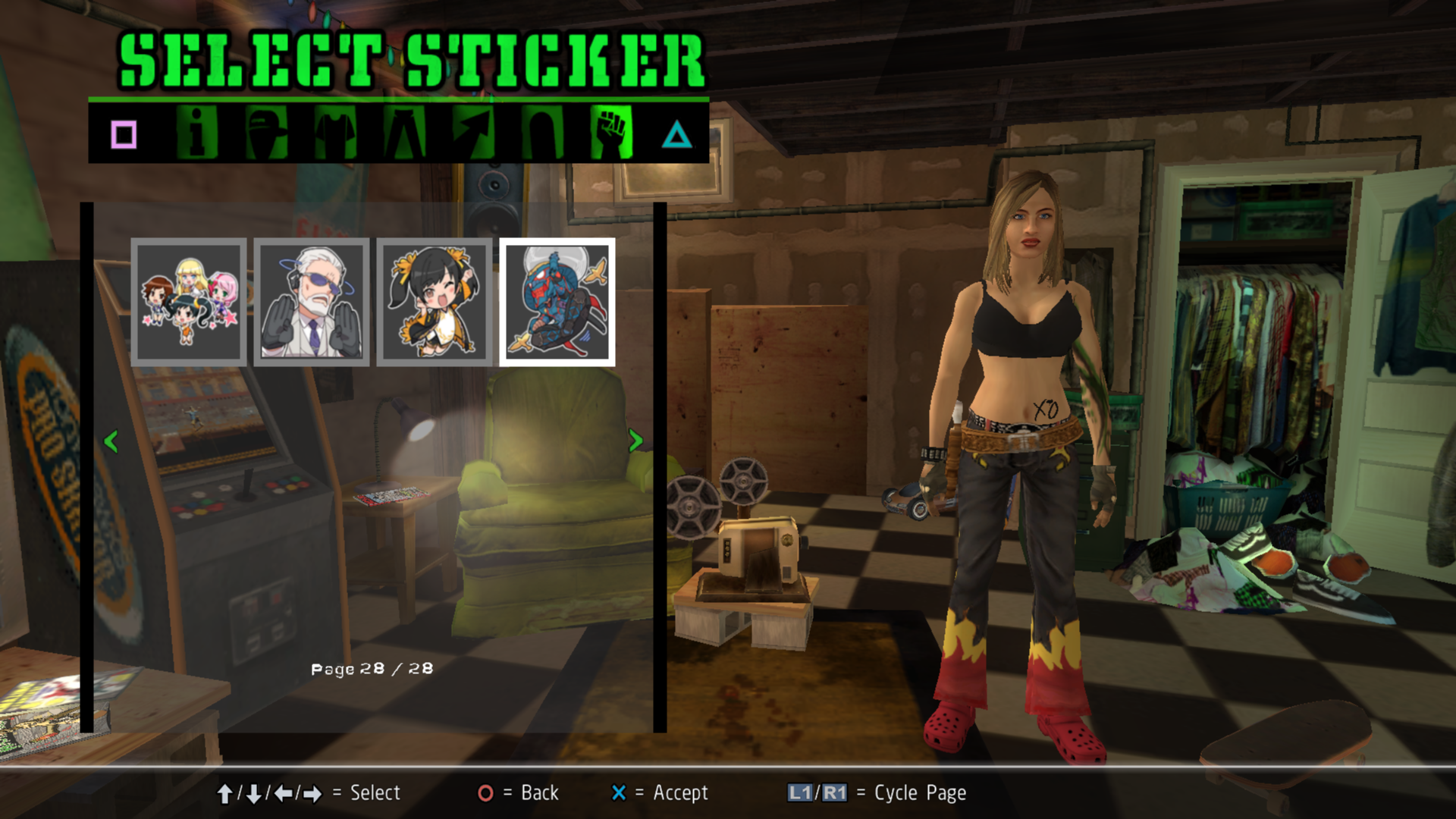Switch to the cap-wearing head tab

point(266,133)
